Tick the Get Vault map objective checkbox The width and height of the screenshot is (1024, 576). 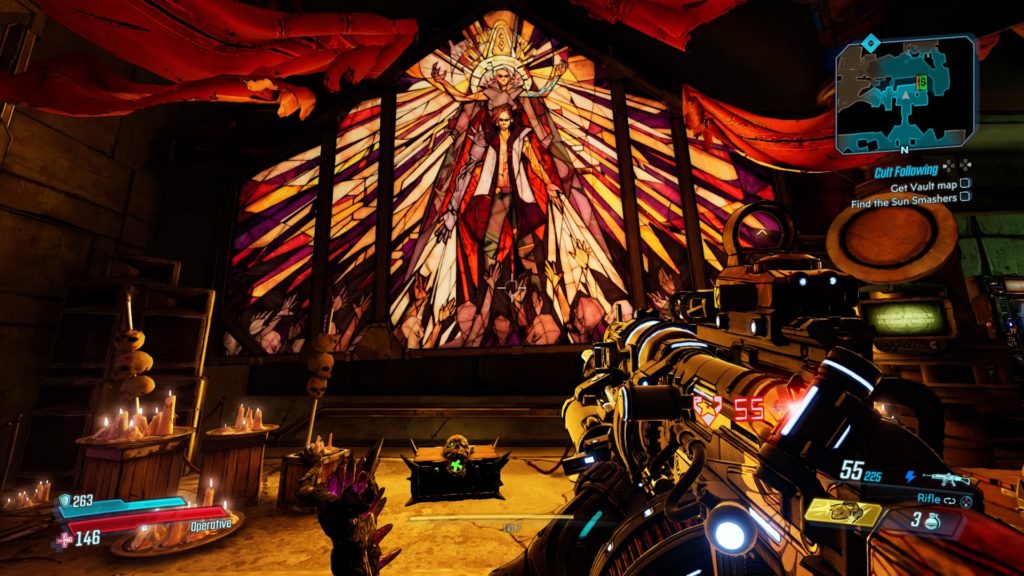click(x=965, y=184)
